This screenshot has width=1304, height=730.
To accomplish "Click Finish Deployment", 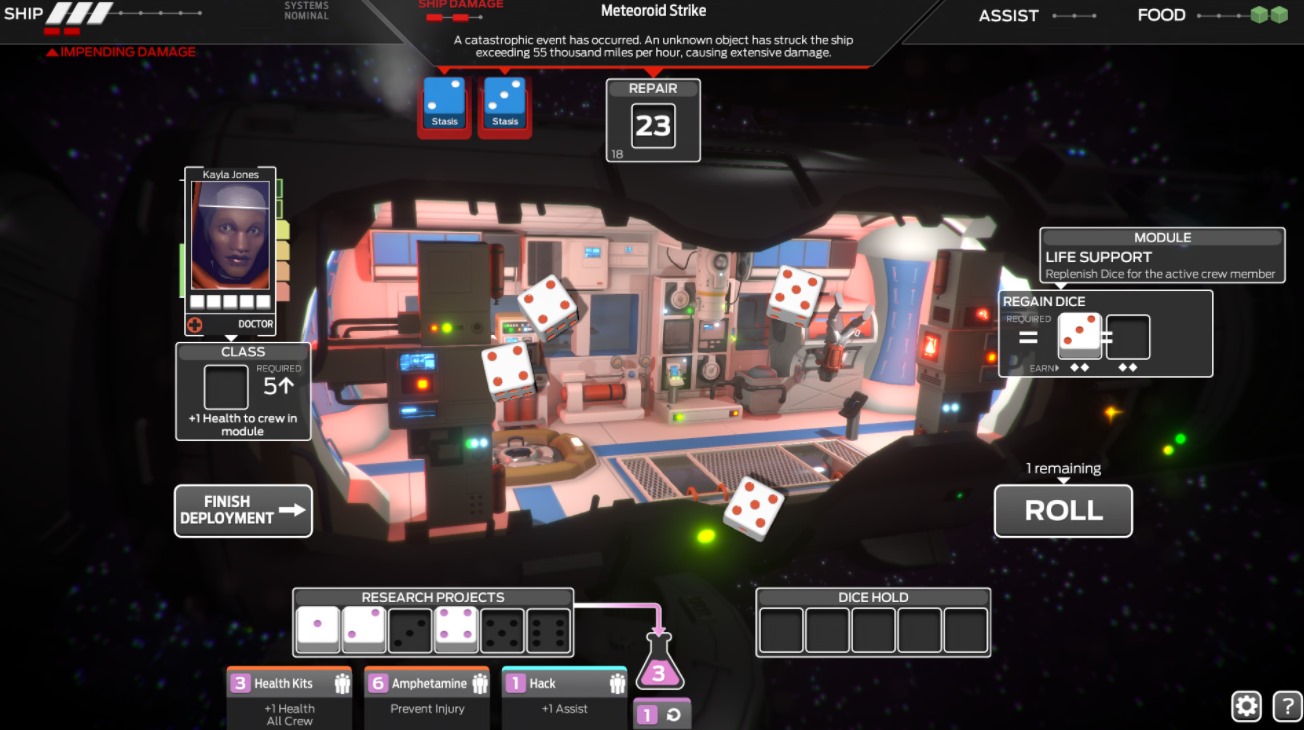I will [243, 511].
